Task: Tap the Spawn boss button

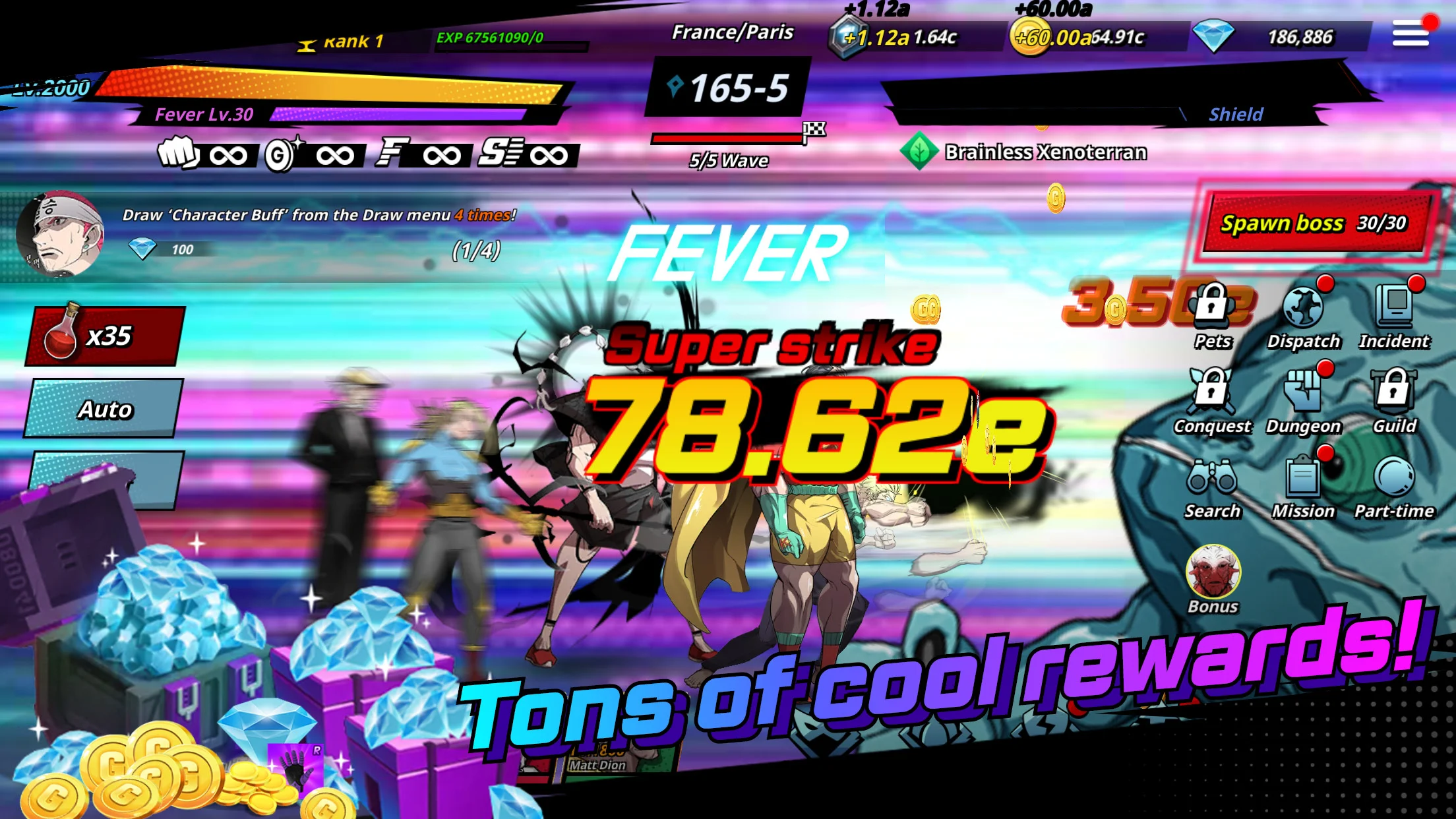Action: coord(1314,224)
